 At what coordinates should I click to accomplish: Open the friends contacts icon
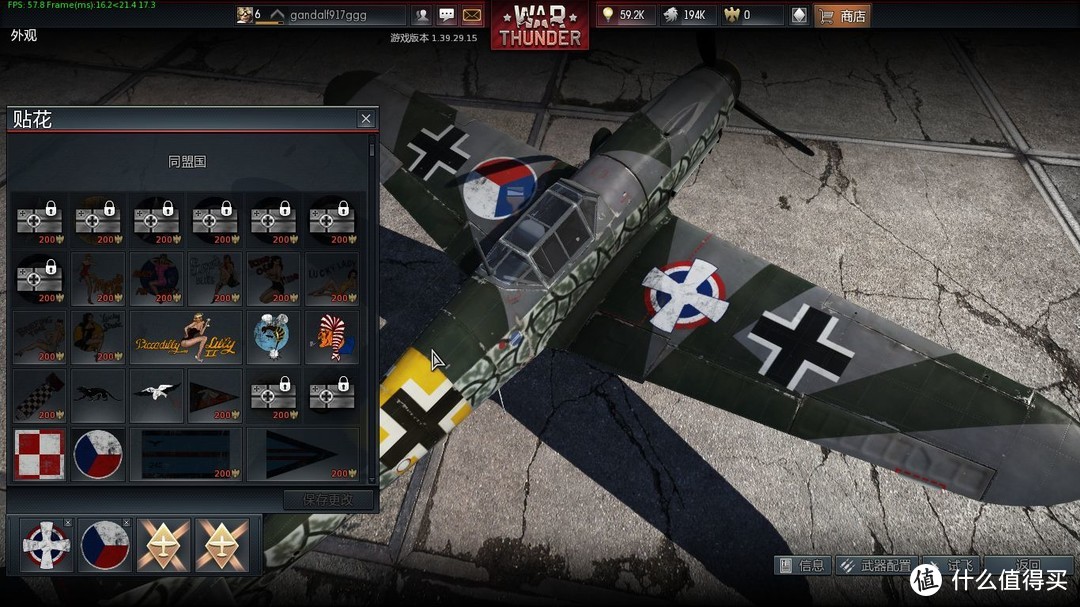422,15
